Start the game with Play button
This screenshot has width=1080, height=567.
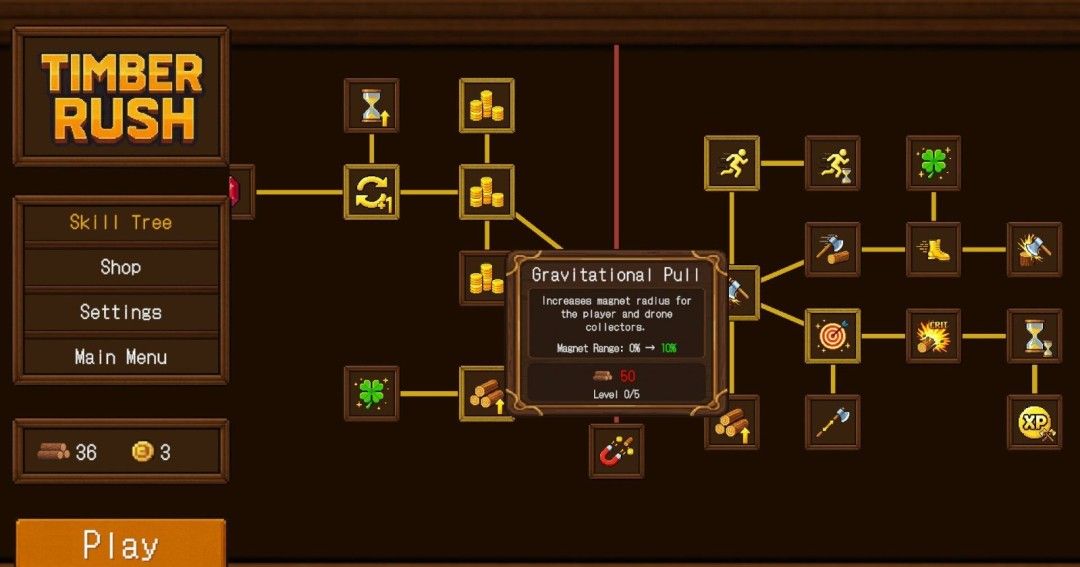120,545
